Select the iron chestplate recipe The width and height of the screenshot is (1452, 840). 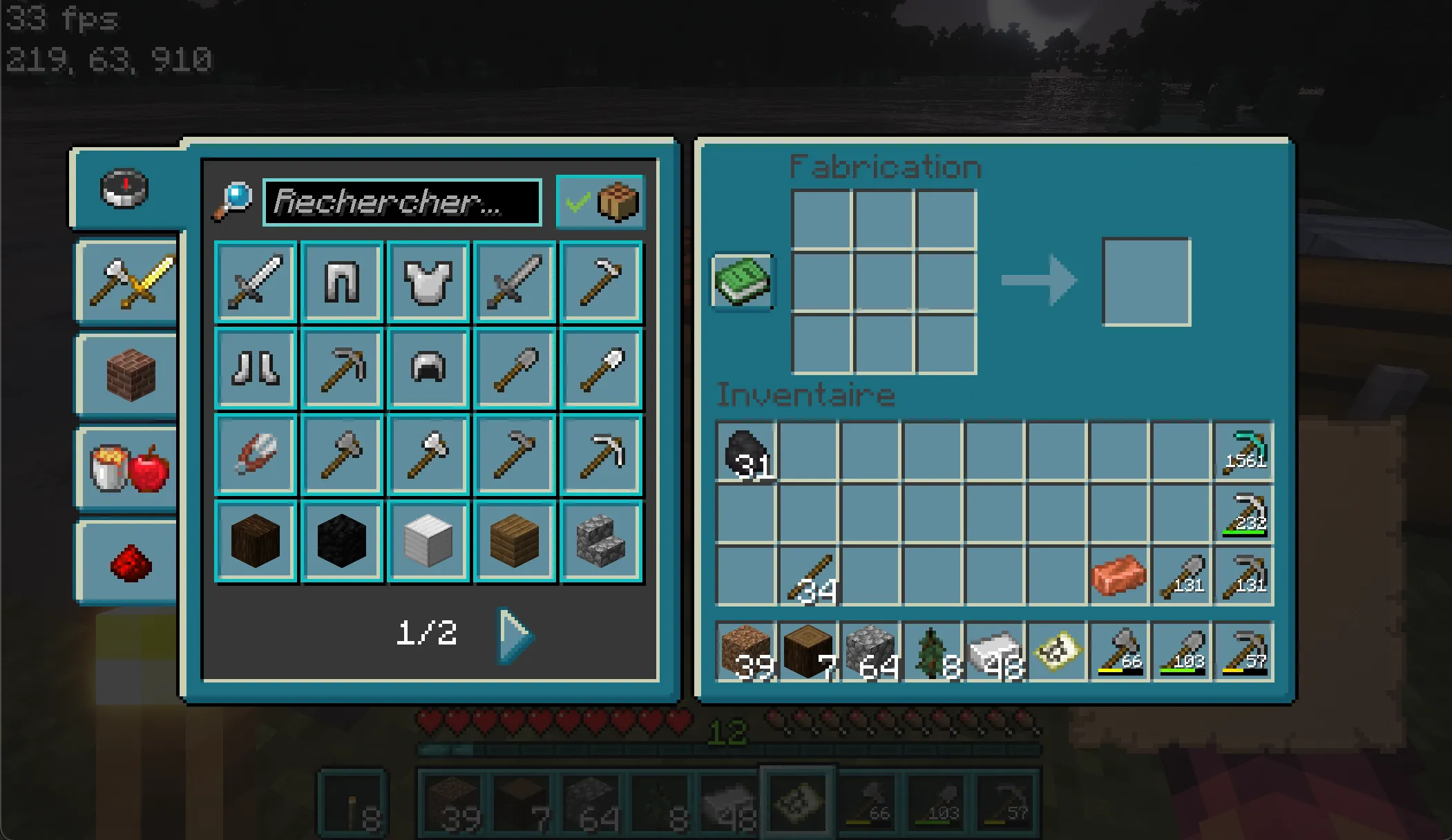(x=428, y=282)
